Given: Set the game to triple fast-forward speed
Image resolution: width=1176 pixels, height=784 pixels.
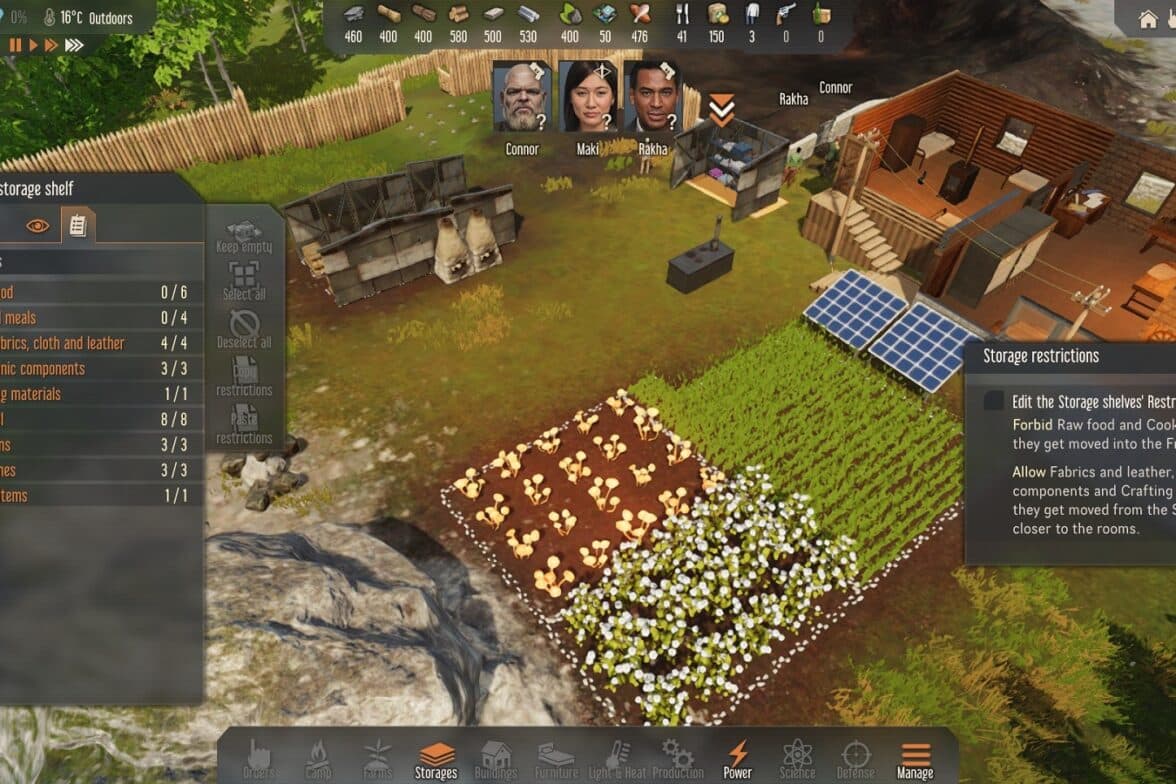Looking at the screenshot, I should coord(74,45).
